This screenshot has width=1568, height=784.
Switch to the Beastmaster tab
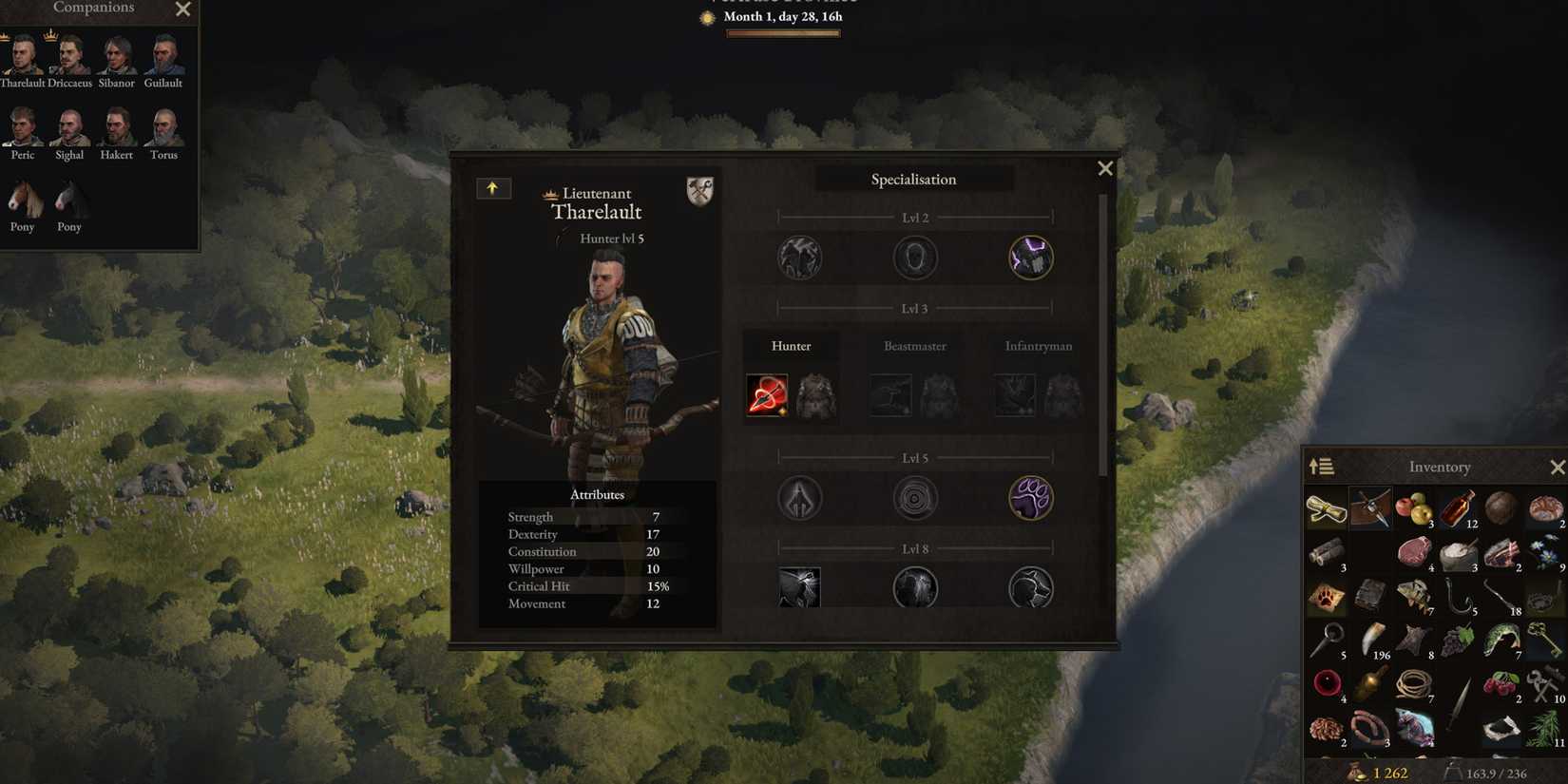[x=914, y=346]
